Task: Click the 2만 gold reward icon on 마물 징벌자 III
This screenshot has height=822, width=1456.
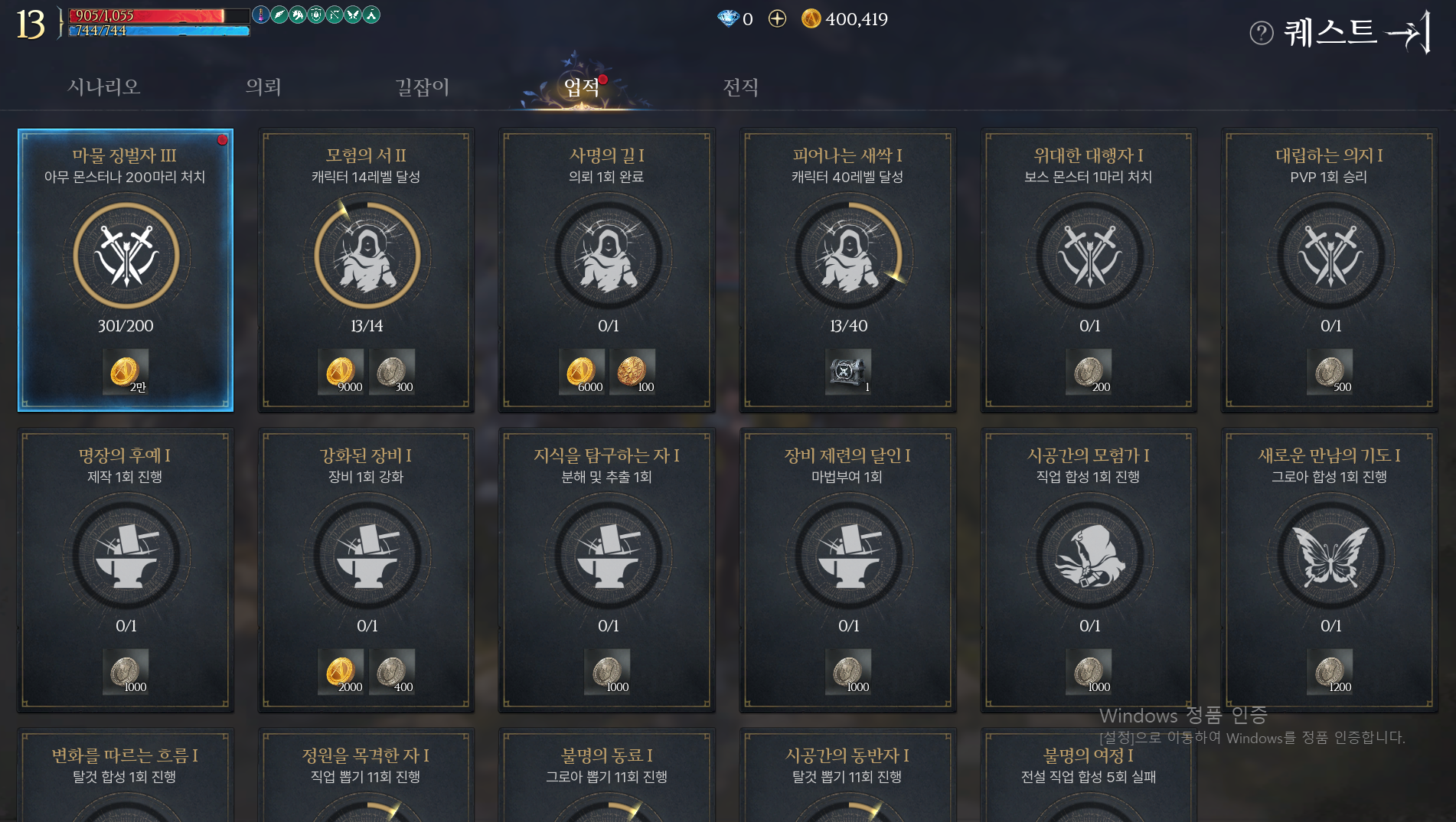Action: point(125,373)
